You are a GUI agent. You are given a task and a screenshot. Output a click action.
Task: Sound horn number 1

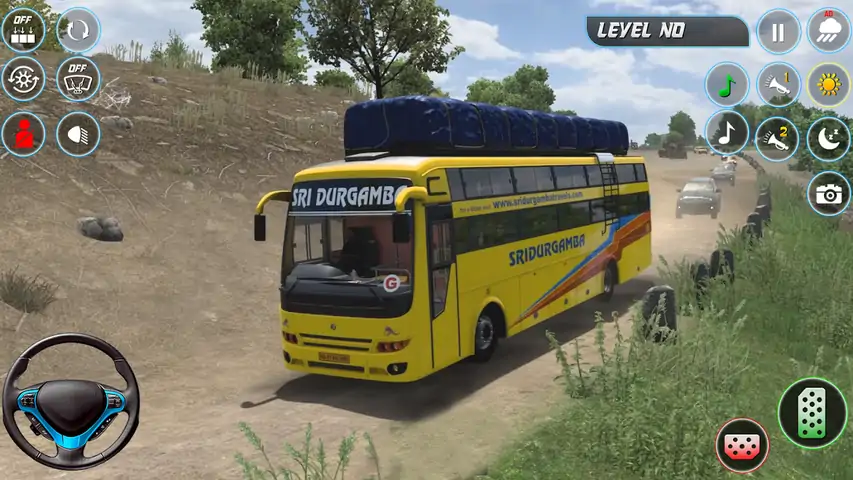tap(778, 85)
